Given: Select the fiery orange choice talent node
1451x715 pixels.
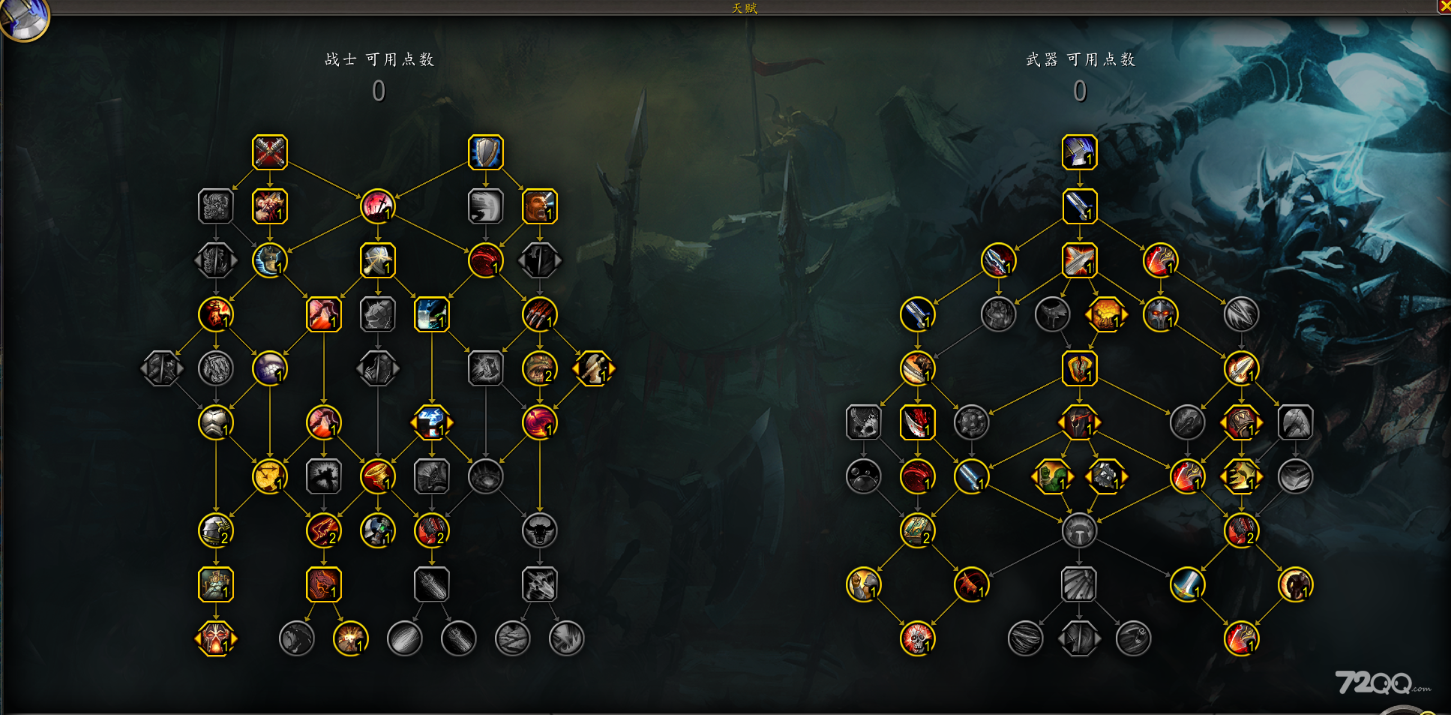Looking at the screenshot, I should click(x=1107, y=315).
